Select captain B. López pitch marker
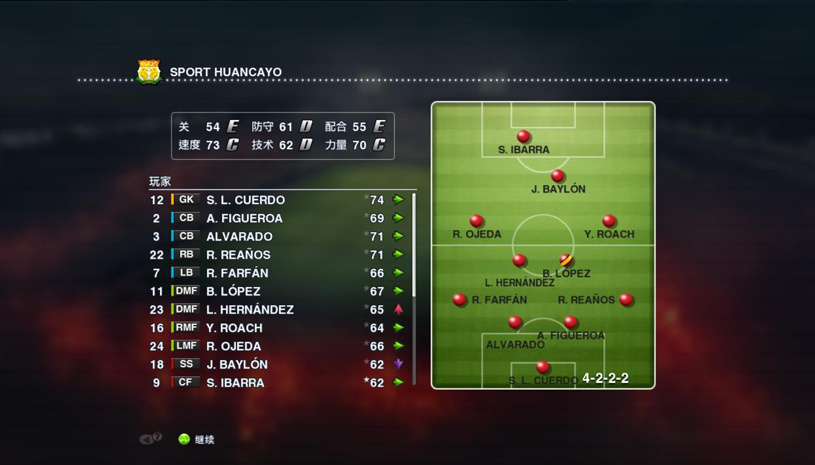This screenshot has height=465, width=815. point(566,261)
